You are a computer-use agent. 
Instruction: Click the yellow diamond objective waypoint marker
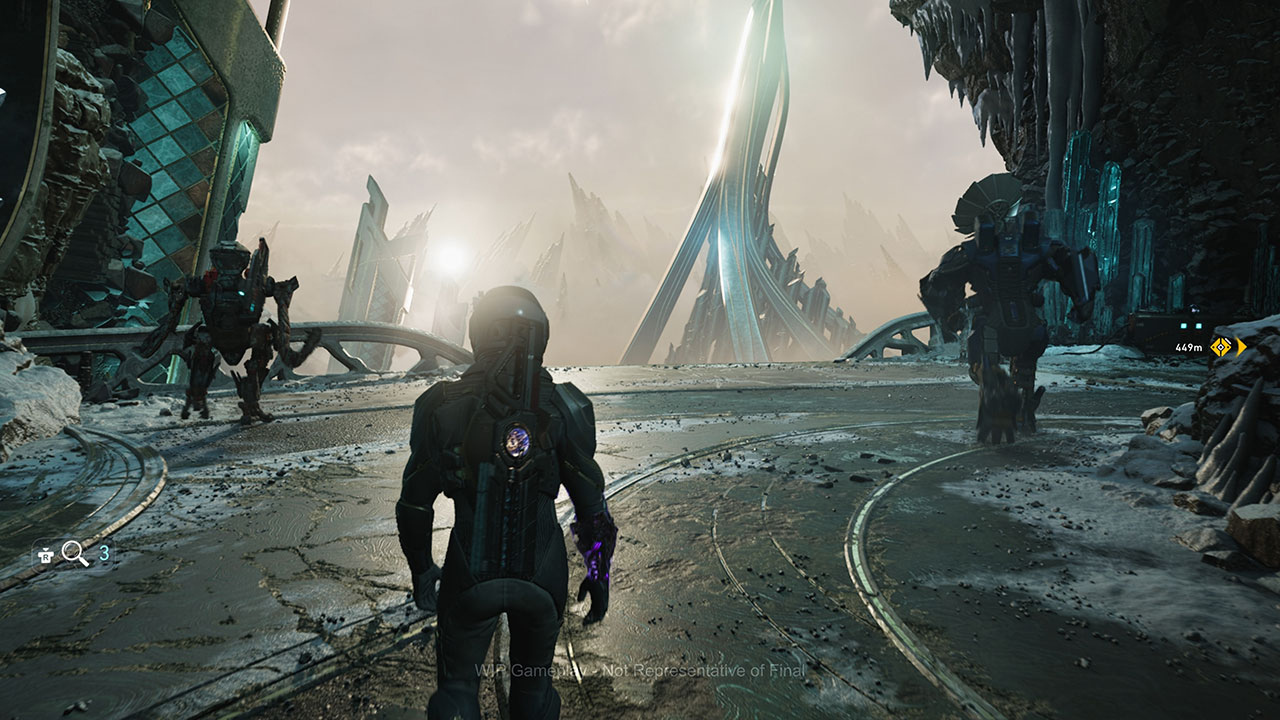[x=1221, y=347]
